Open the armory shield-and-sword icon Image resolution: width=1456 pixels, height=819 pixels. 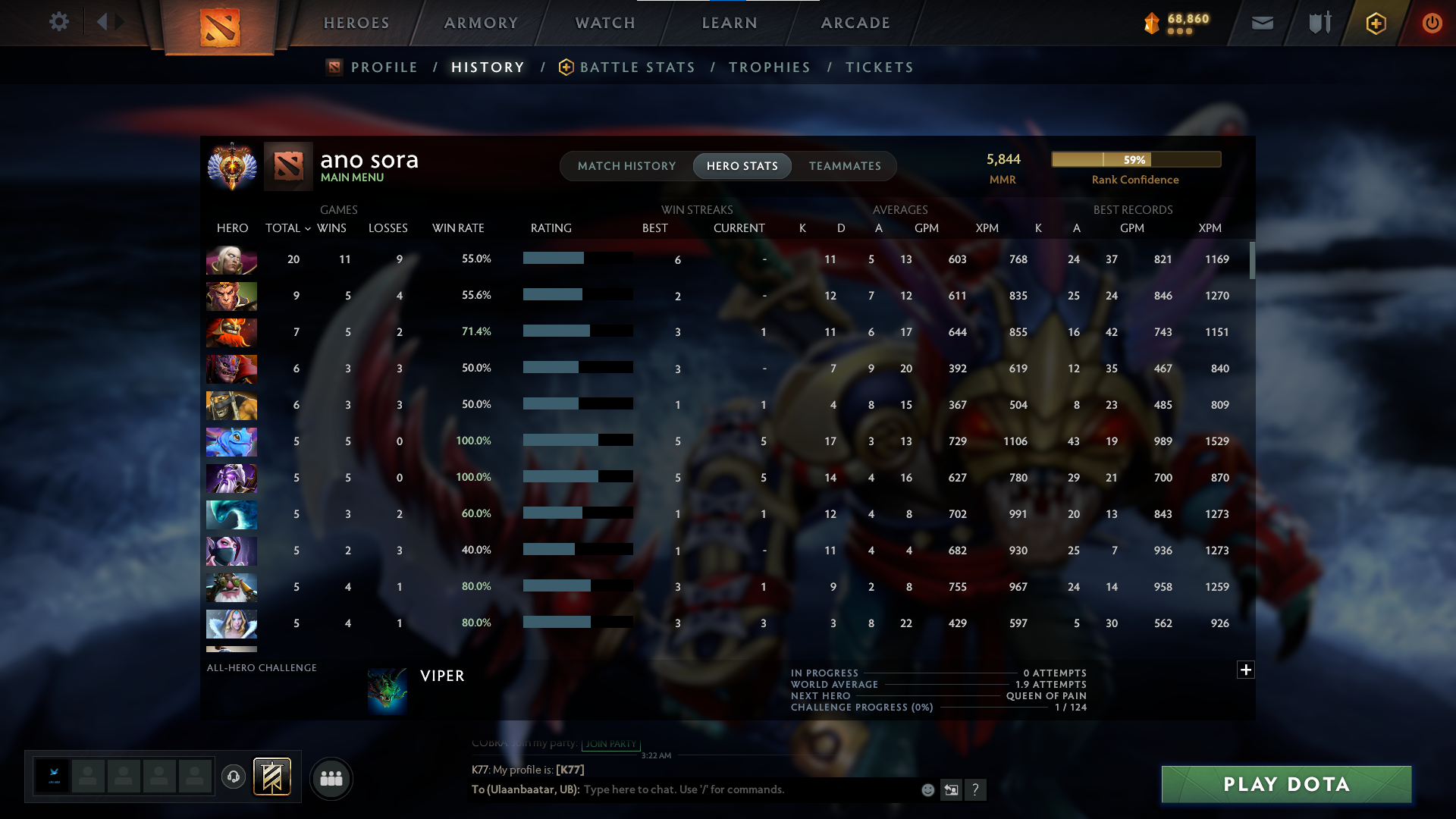coord(1318,23)
